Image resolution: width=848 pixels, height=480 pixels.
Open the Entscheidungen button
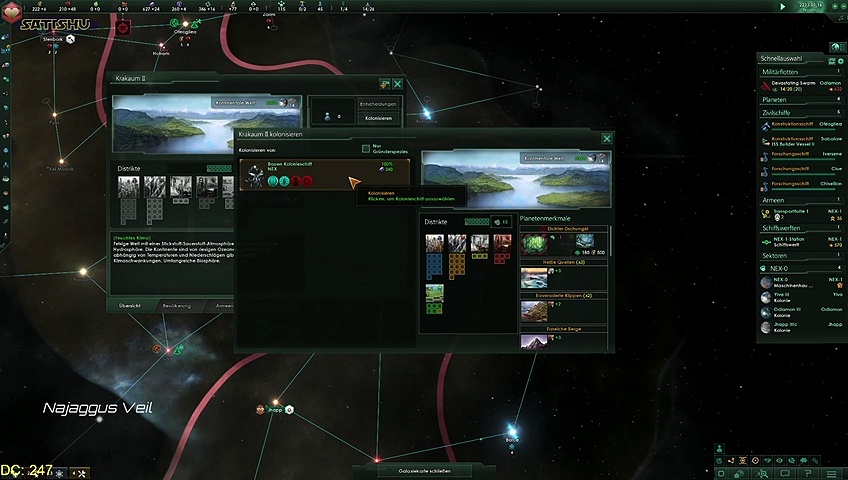[379, 103]
